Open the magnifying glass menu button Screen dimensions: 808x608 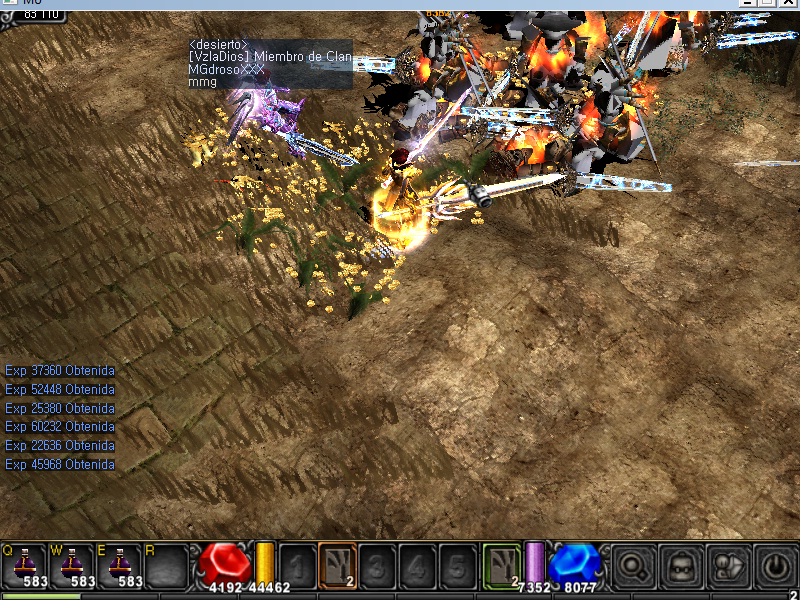click(633, 566)
